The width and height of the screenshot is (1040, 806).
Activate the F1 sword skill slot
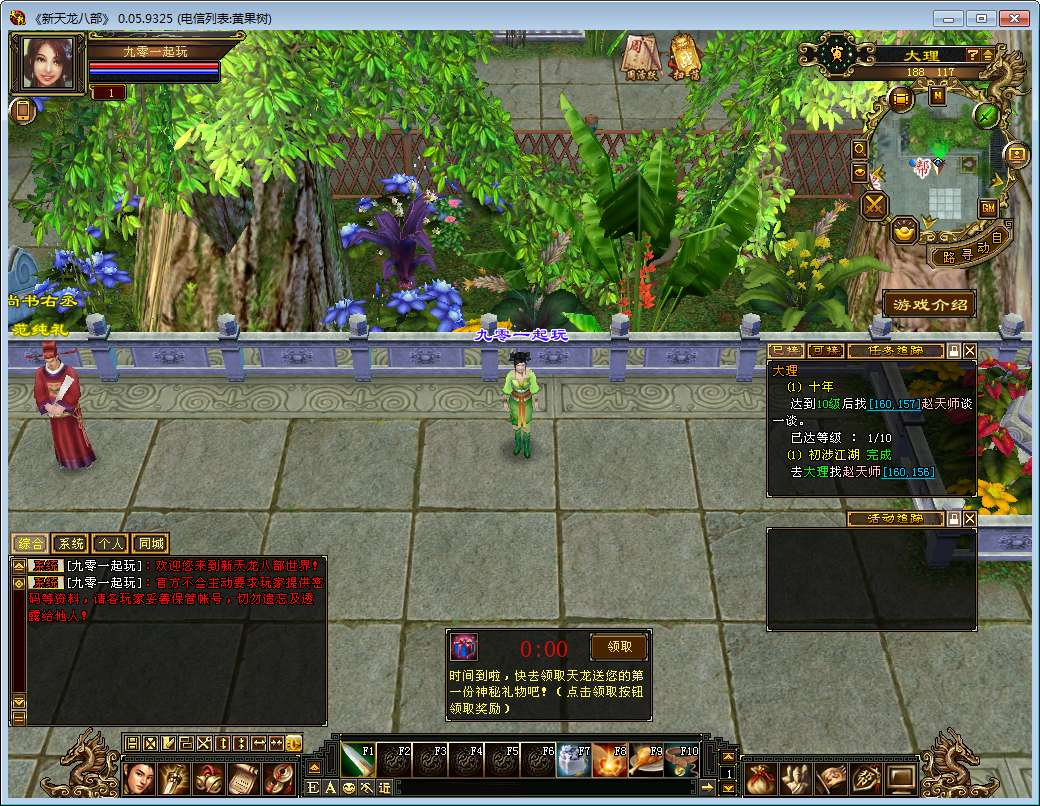point(359,761)
